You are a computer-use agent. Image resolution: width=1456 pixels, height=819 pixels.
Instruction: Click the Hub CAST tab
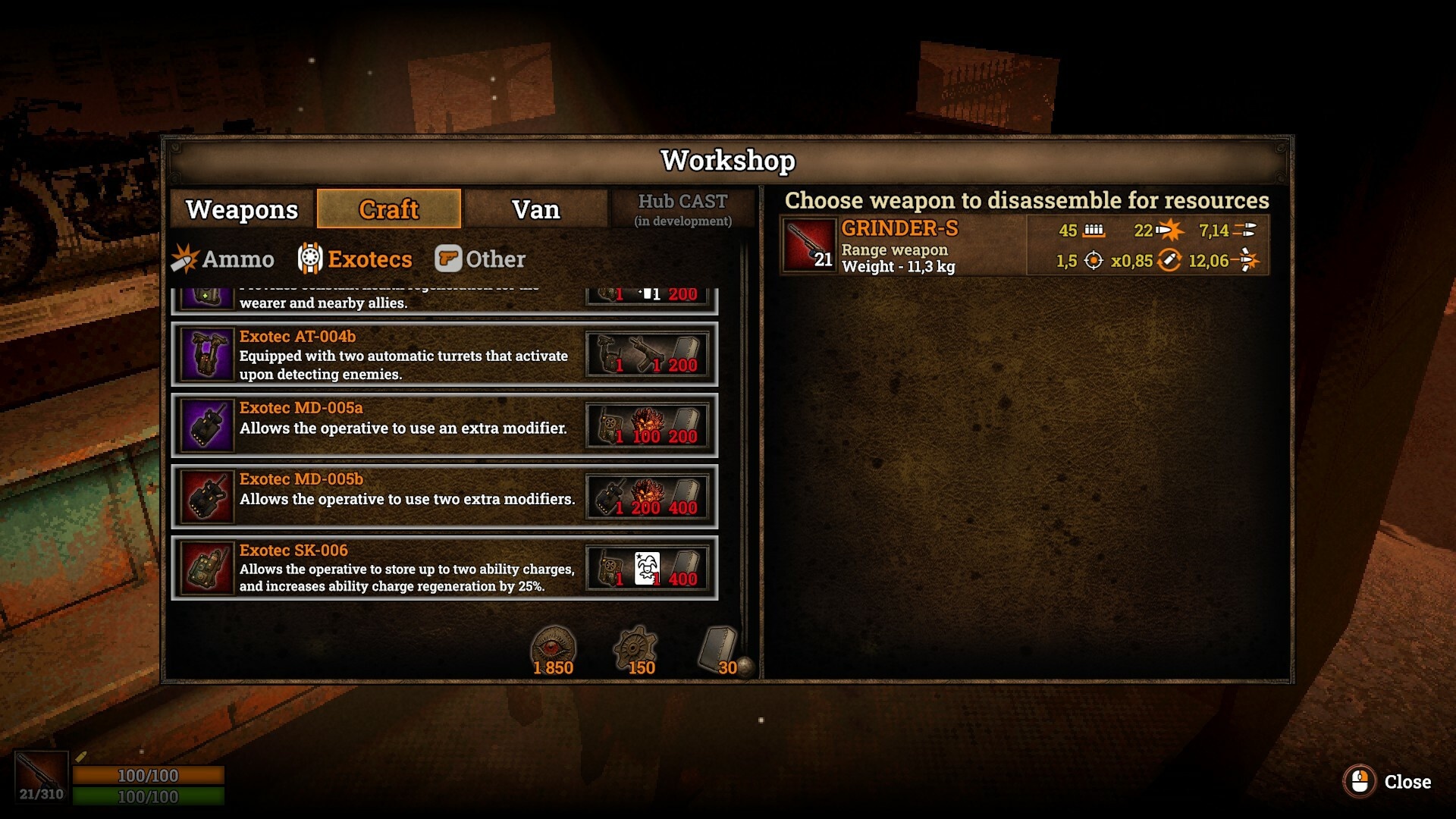click(x=682, y=209)
